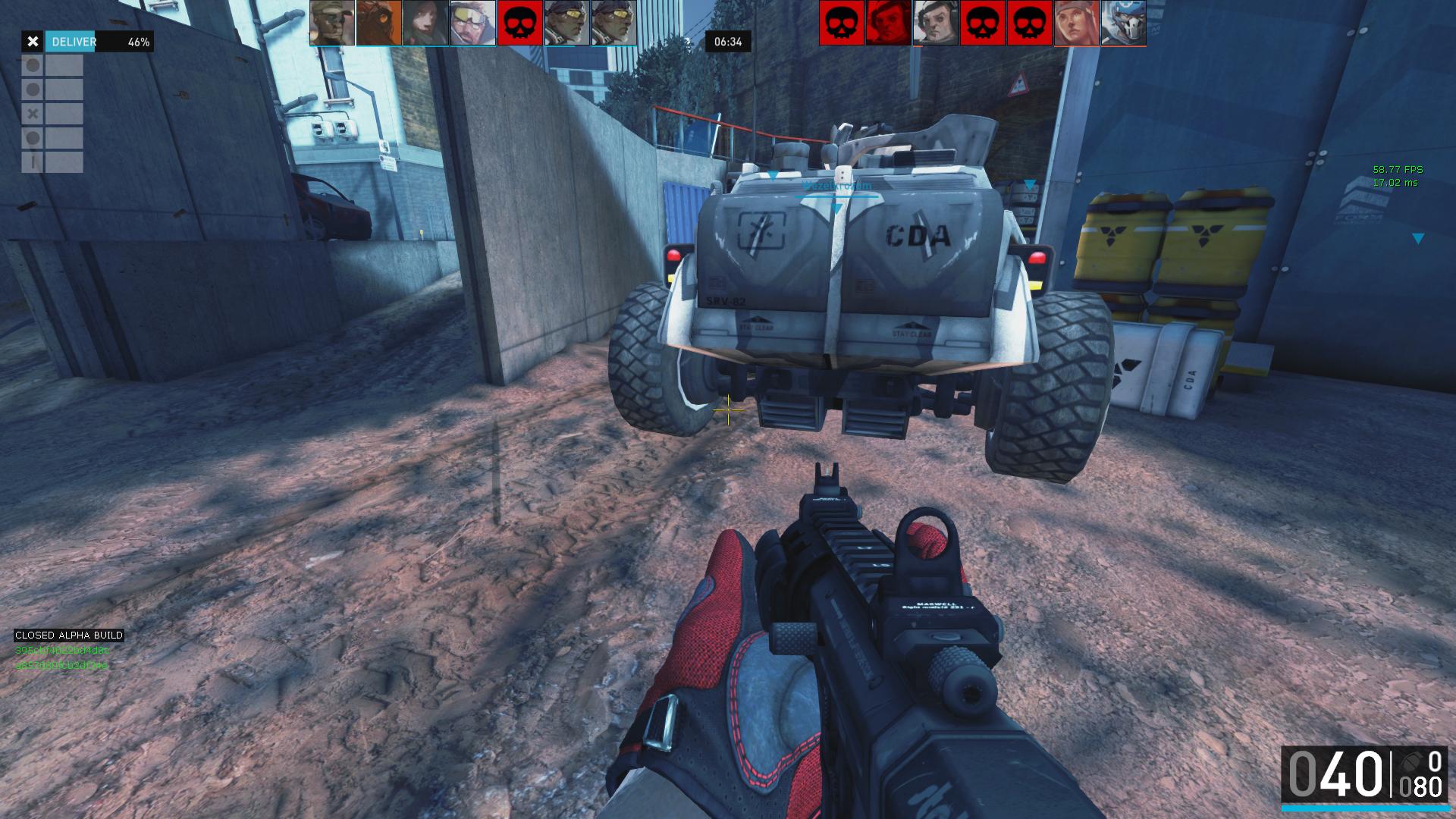1456x819 pixels.
Task: Click the blue-helmeted masked enemy portrait
Action: [x=1123, y=23]
